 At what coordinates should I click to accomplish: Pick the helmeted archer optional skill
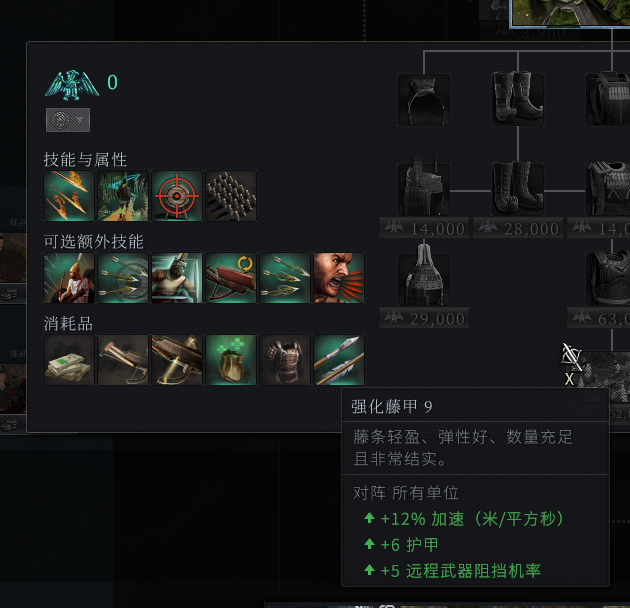tap(69, 278)
